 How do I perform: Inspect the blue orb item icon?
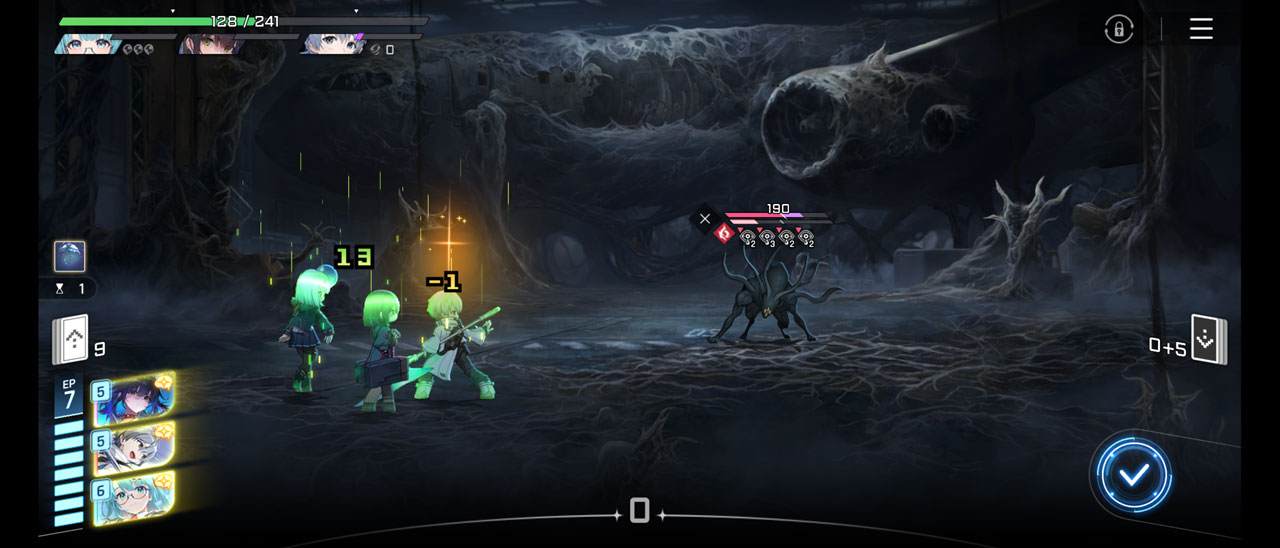pos(70,256)
